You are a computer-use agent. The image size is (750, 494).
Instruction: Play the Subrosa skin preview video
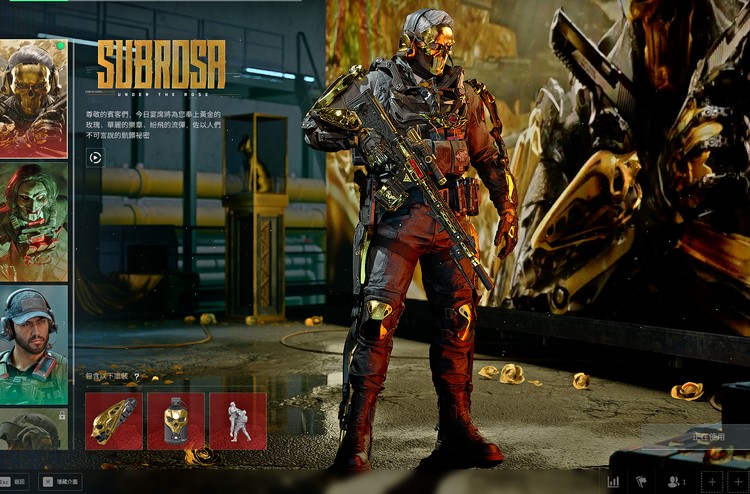pos(95,156)
